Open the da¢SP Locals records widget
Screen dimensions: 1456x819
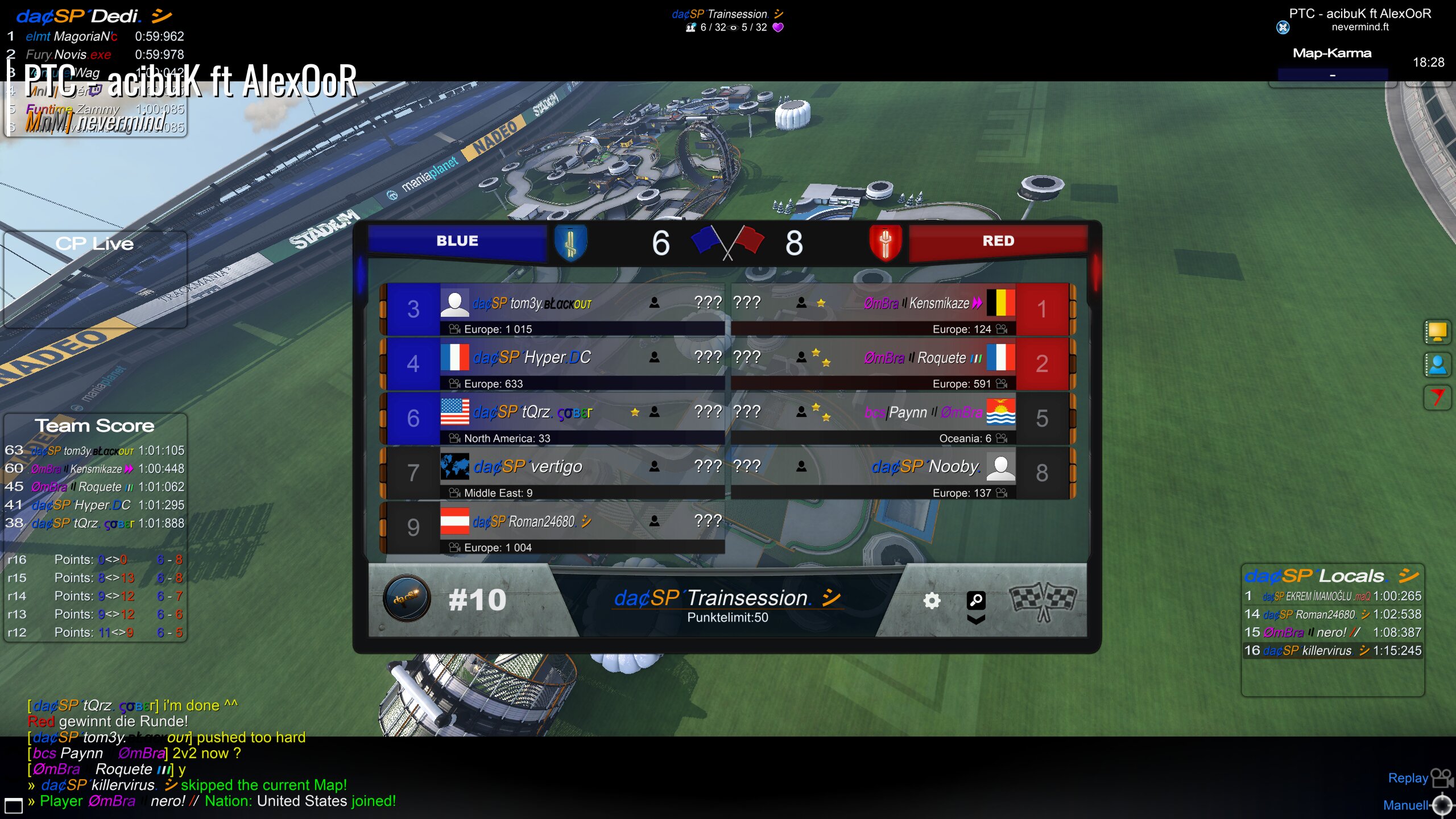pos(1332,576)
